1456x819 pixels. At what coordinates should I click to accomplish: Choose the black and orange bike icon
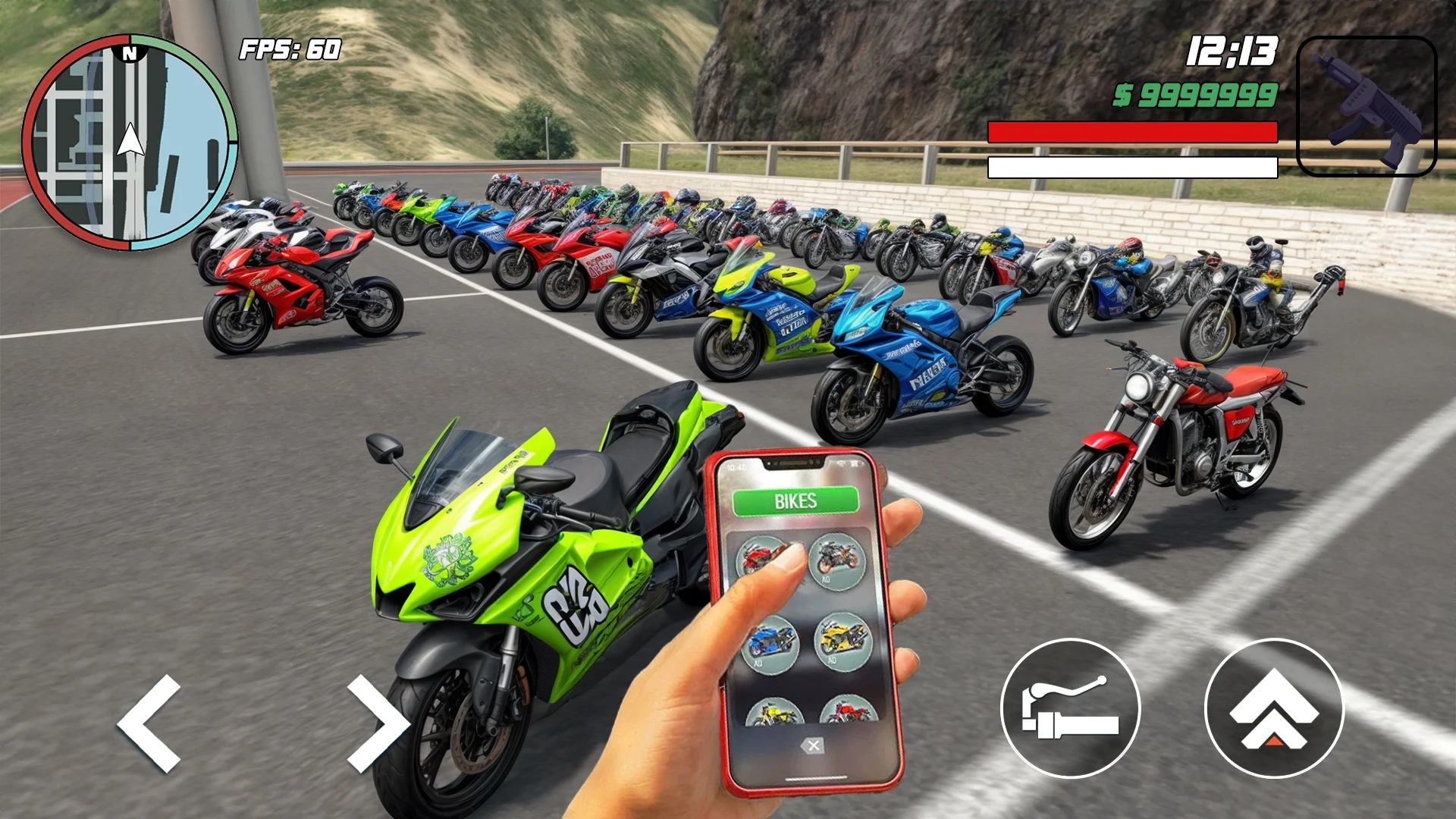pos(837,560)
